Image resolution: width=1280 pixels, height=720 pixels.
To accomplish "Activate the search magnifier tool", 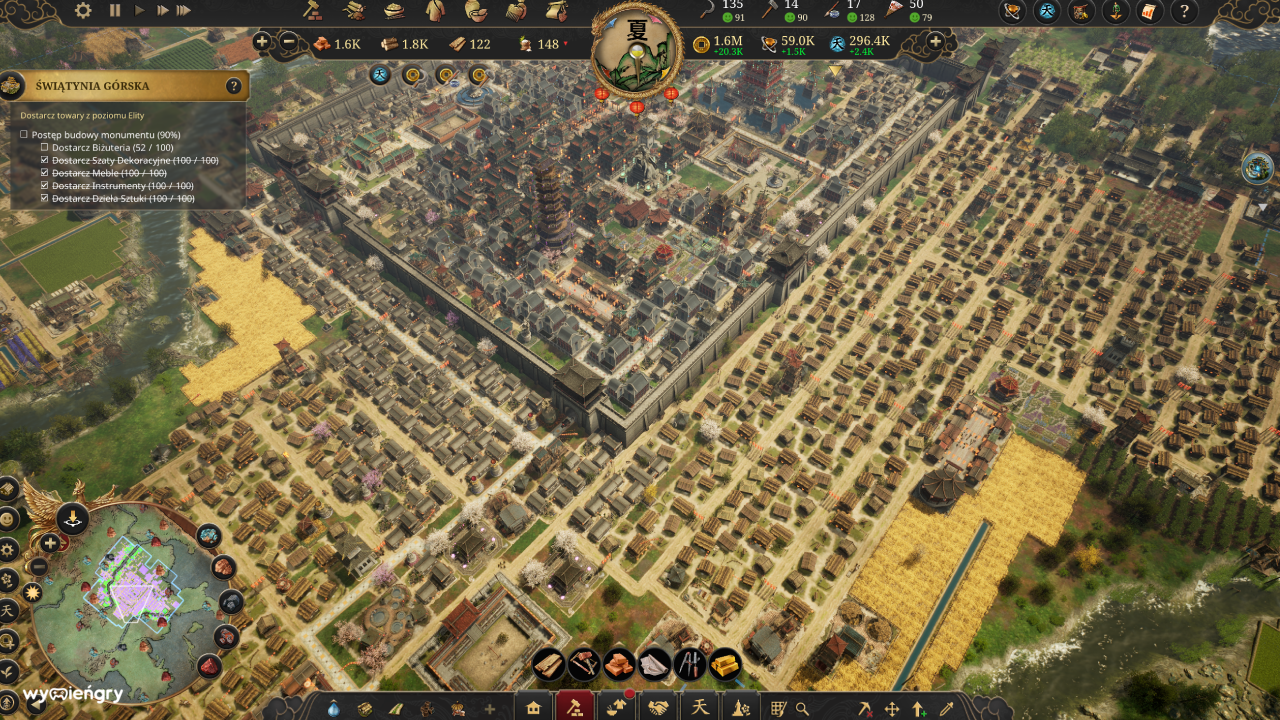I will (x=802, y=706).
